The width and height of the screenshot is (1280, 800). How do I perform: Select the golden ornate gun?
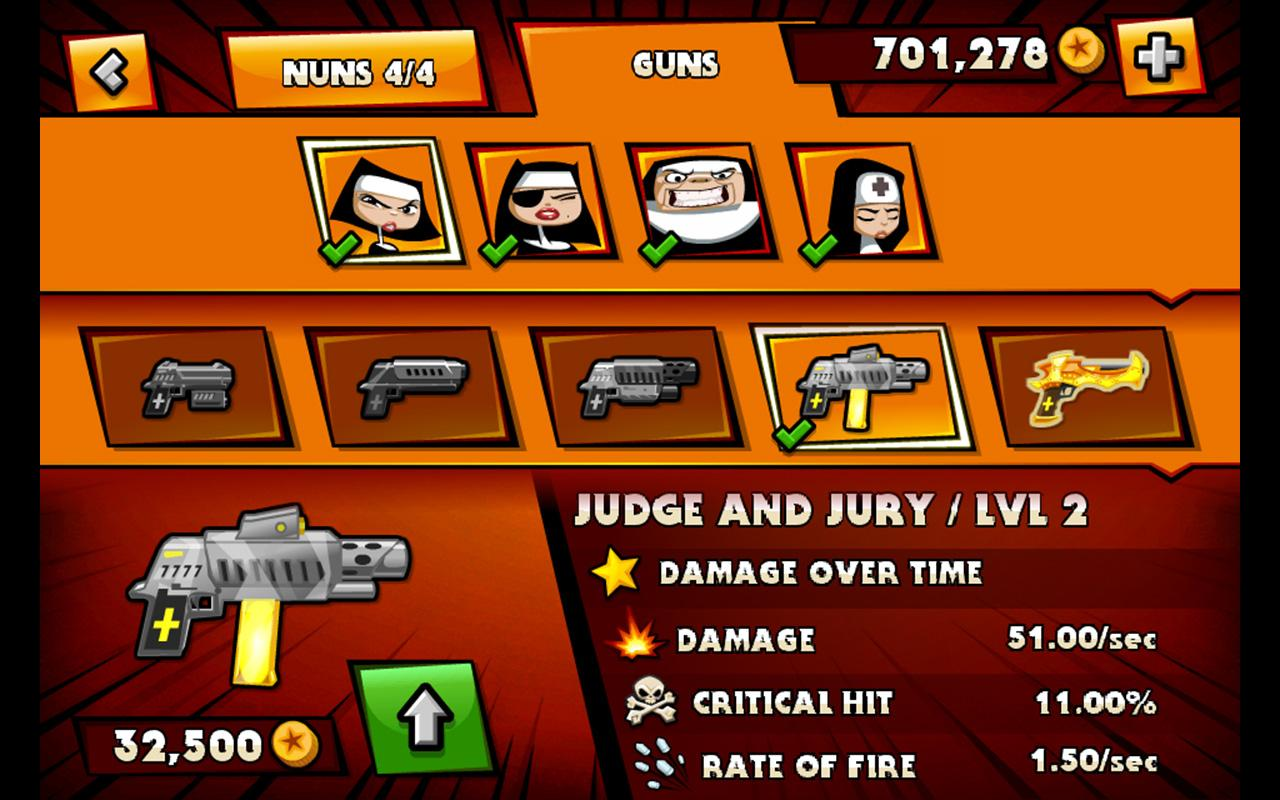click(x=1085, y=388)
